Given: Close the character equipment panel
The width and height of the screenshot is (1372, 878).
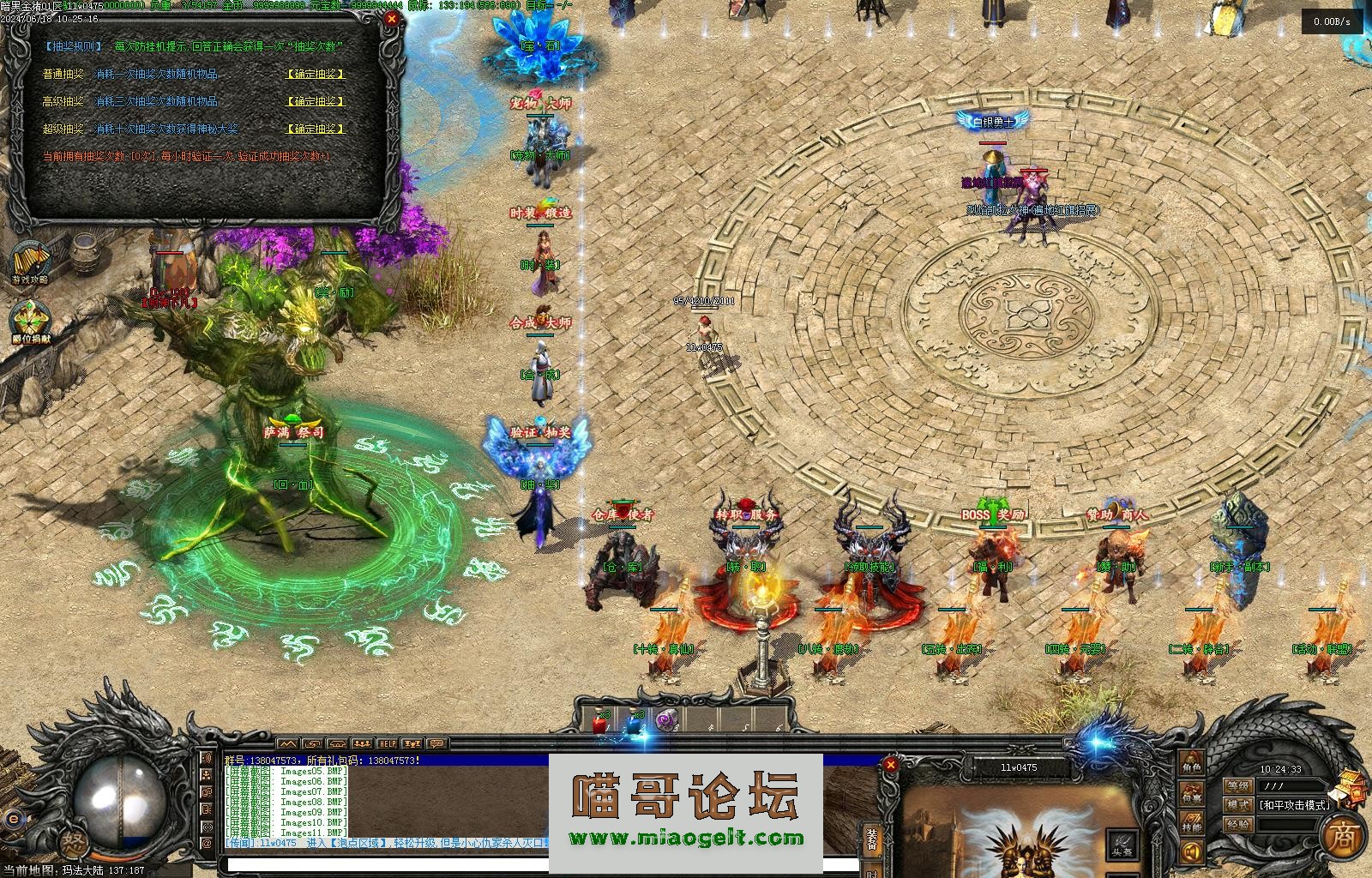Looking at the screenshot, I should (891, 764).
